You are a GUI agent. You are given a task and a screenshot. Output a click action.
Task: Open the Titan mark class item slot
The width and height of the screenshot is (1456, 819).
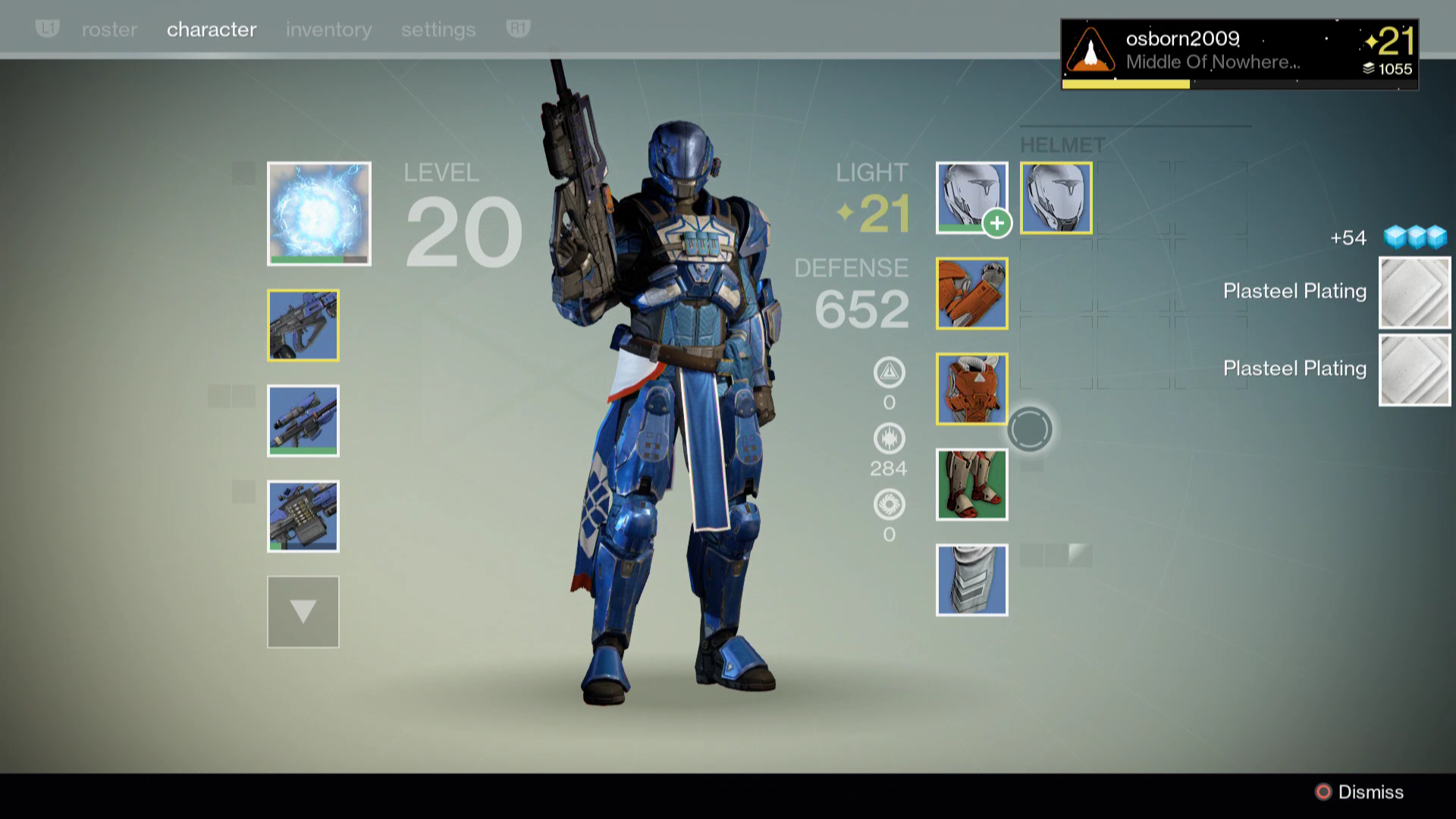pyautogui.click(x=971, y=580)
